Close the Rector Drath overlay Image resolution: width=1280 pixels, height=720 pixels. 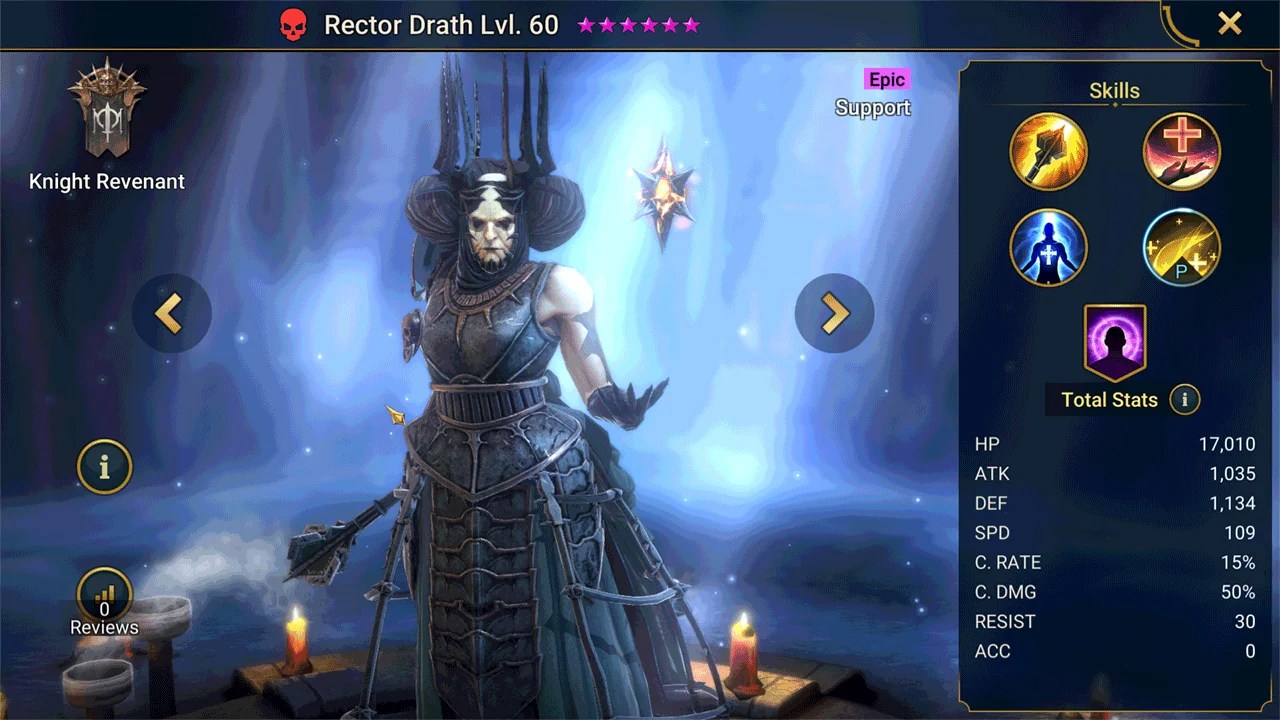pos(1229,23)
